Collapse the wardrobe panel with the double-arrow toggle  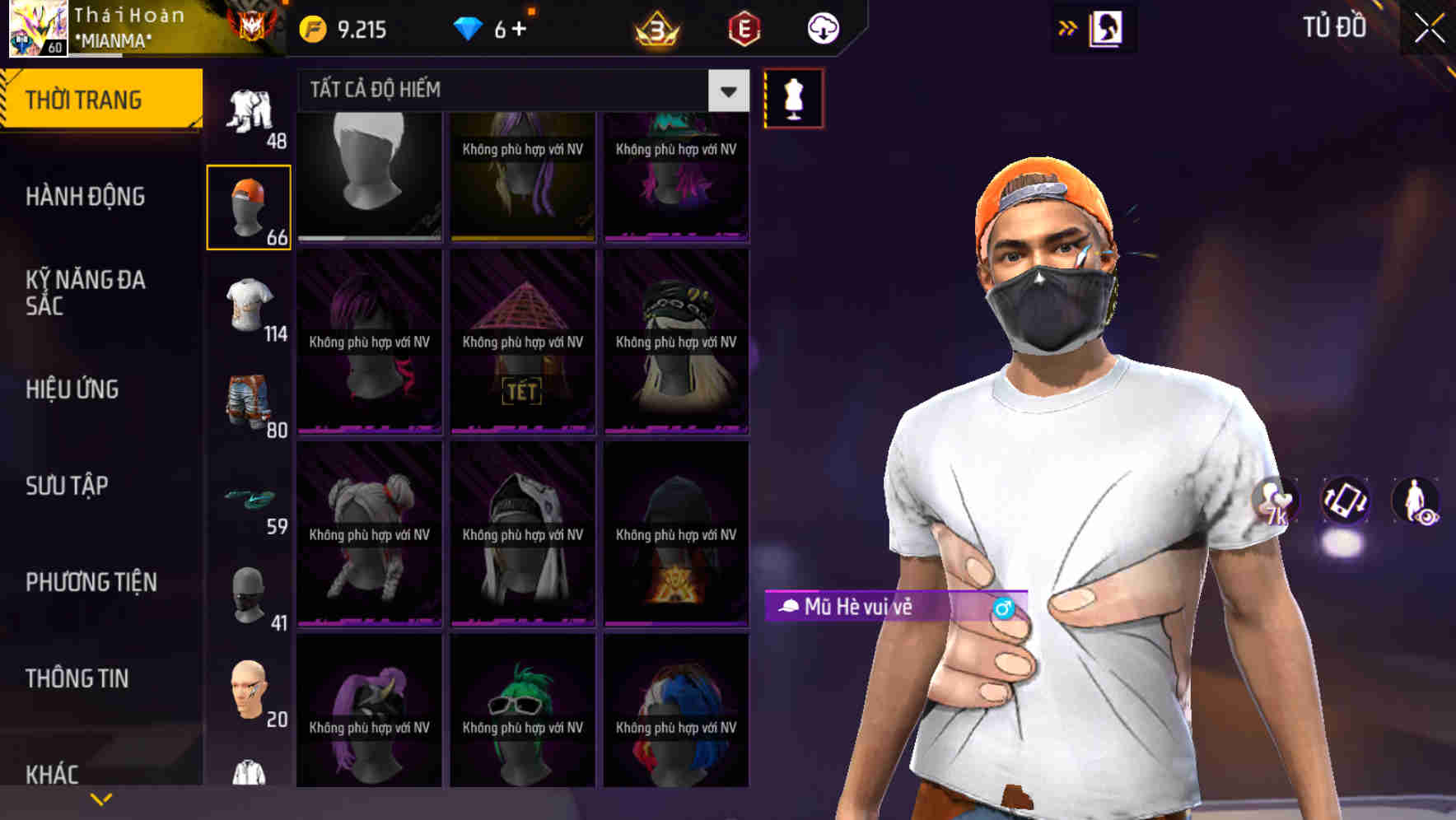[1067, 26]
